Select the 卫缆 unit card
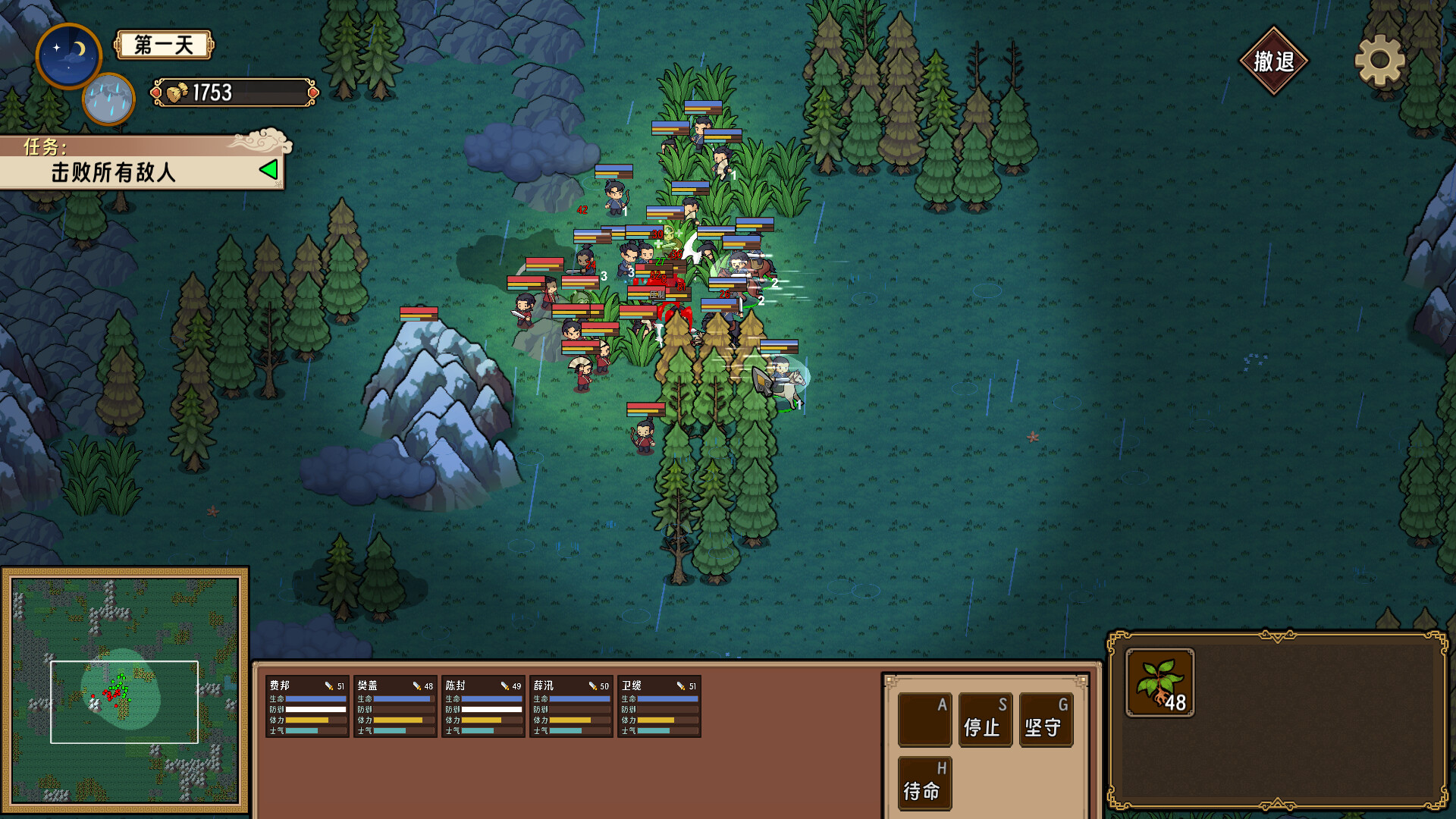Viewport: 1456px width, 819px height. tap(659, 707)
